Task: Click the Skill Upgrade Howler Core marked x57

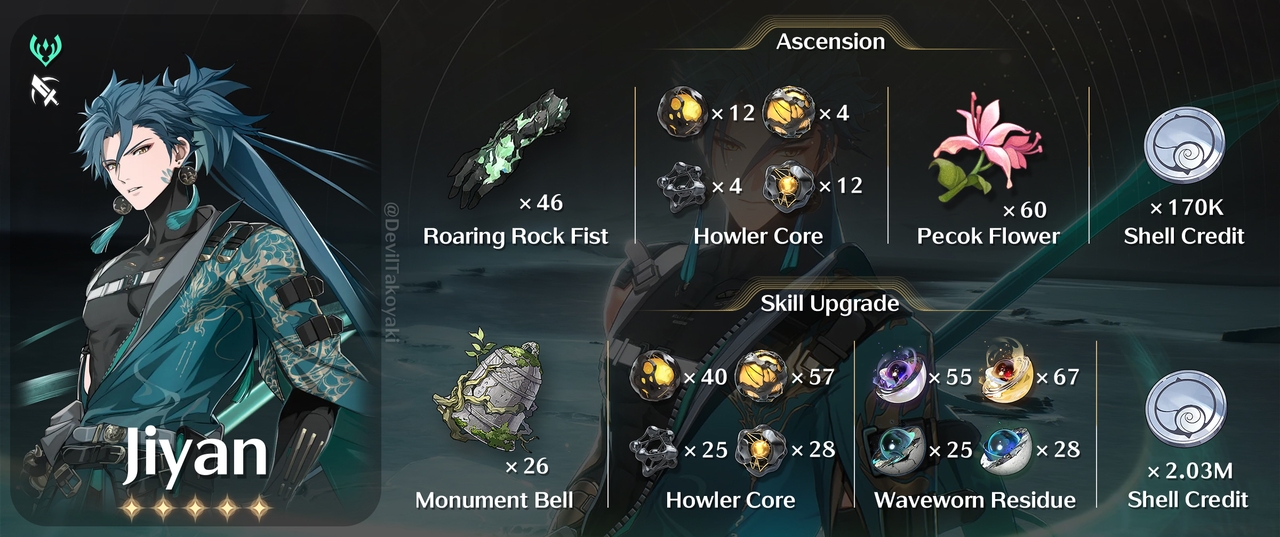Action: [761, 378]
